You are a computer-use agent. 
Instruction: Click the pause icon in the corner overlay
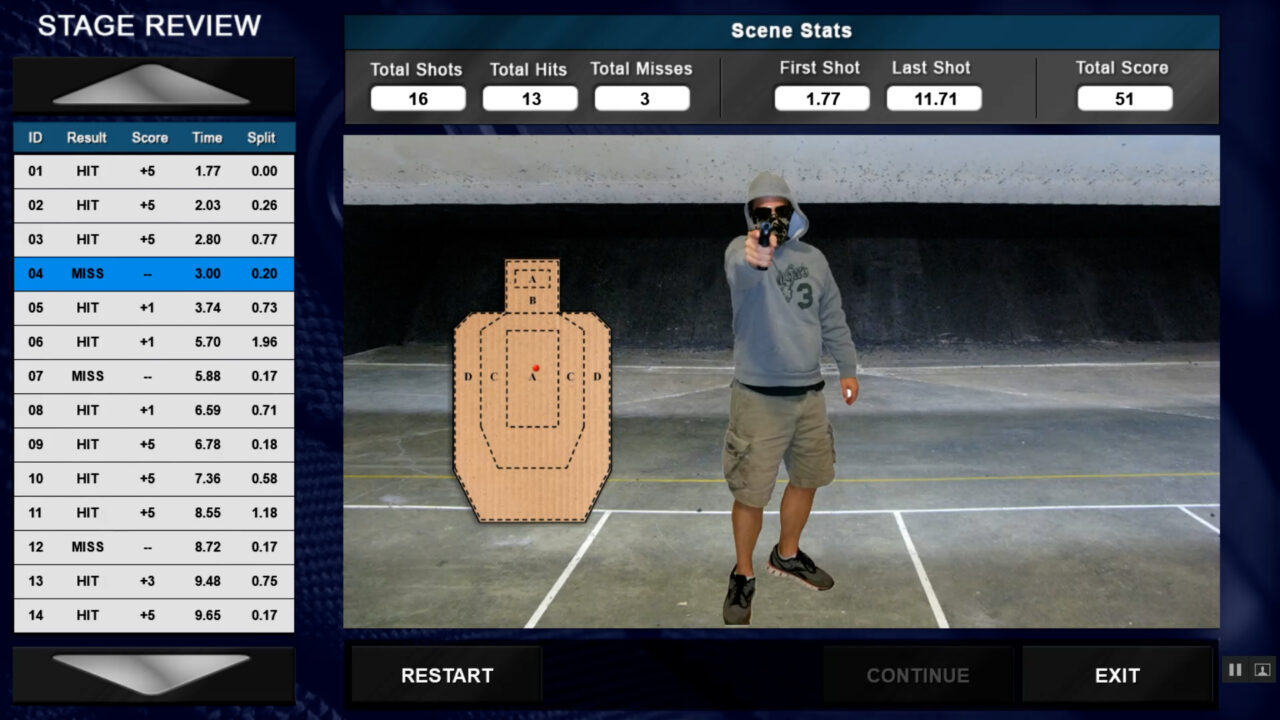pyautogui.click(x=1235, y=670)
